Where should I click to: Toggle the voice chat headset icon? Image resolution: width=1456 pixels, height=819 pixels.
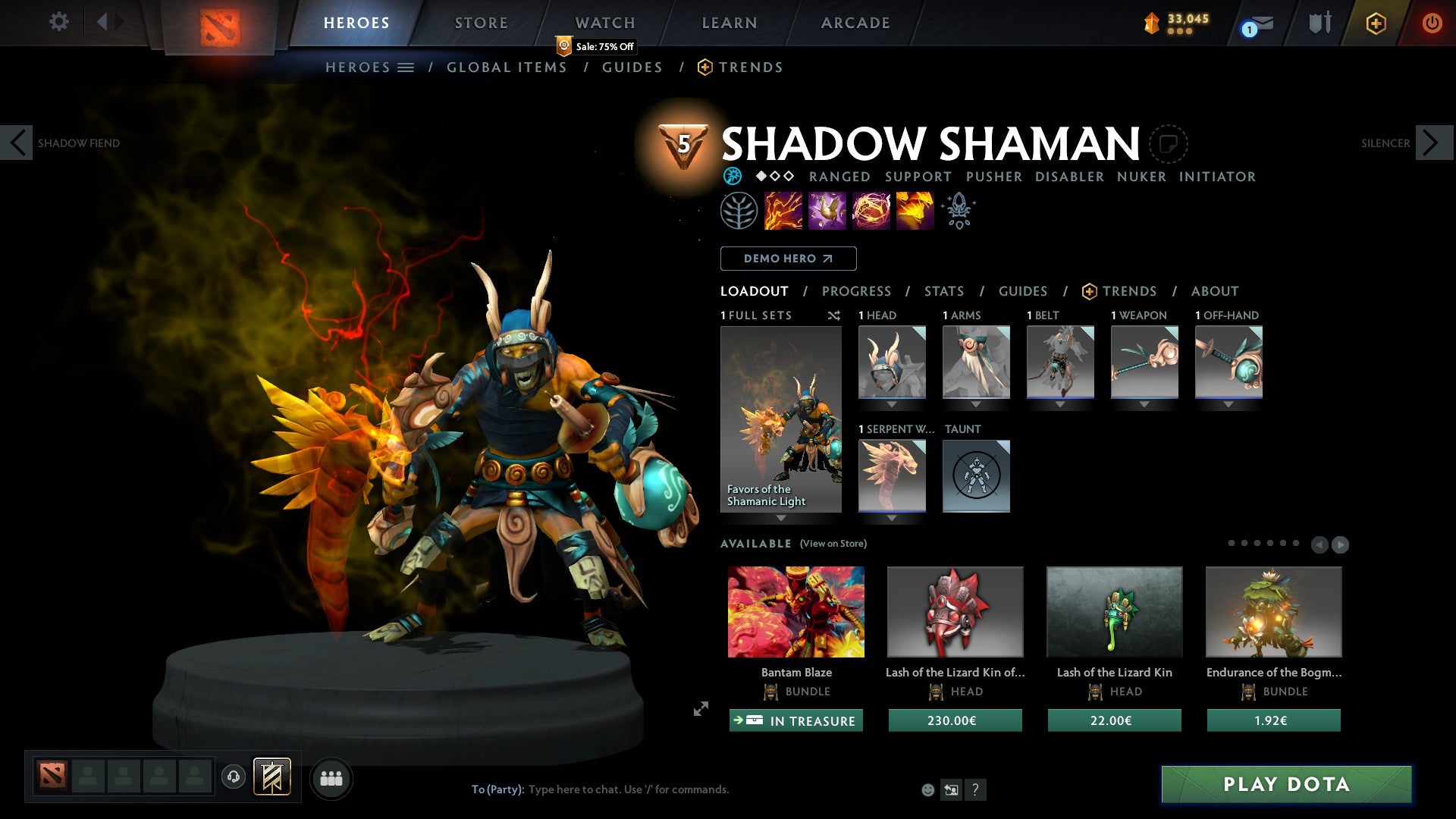(x=234, y=777)
